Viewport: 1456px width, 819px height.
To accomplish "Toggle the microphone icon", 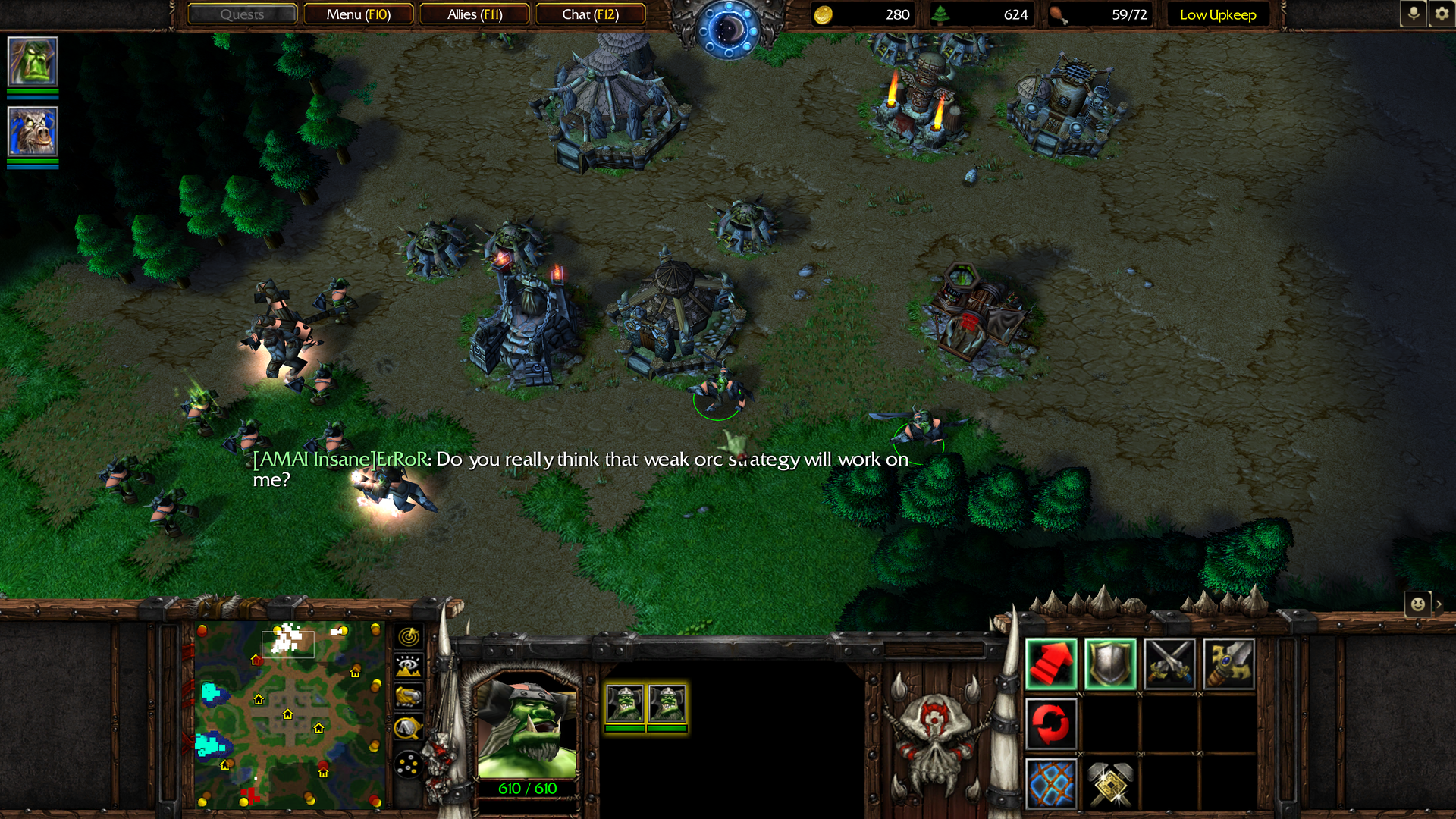I will pyautogui.click(x=1413, y=14).
